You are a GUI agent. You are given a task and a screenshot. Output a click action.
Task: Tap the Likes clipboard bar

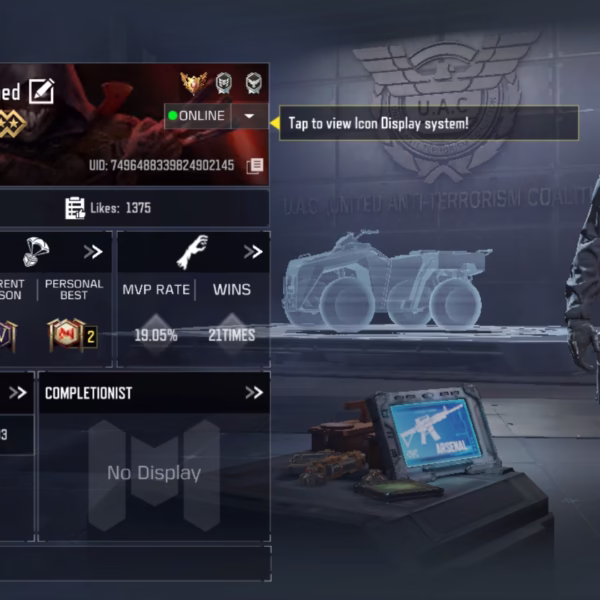134,208
